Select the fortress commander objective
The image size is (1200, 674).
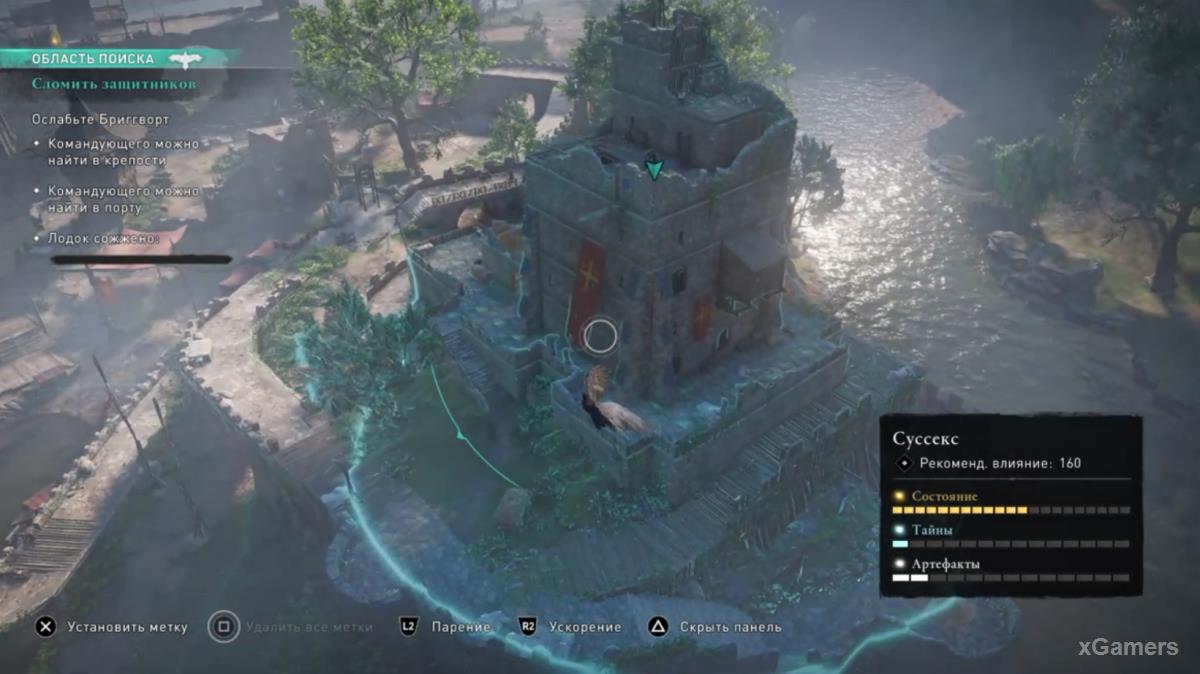click(123, 152)
